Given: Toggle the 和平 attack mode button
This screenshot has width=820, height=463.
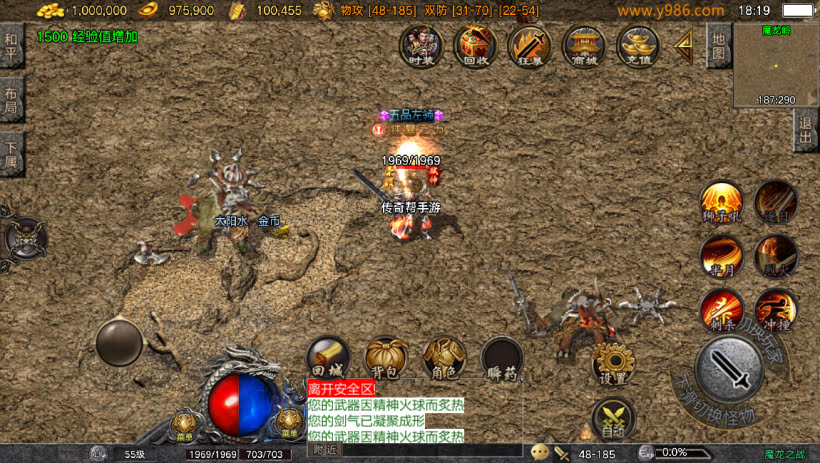Looking at the screenshot, I should 12,46.
